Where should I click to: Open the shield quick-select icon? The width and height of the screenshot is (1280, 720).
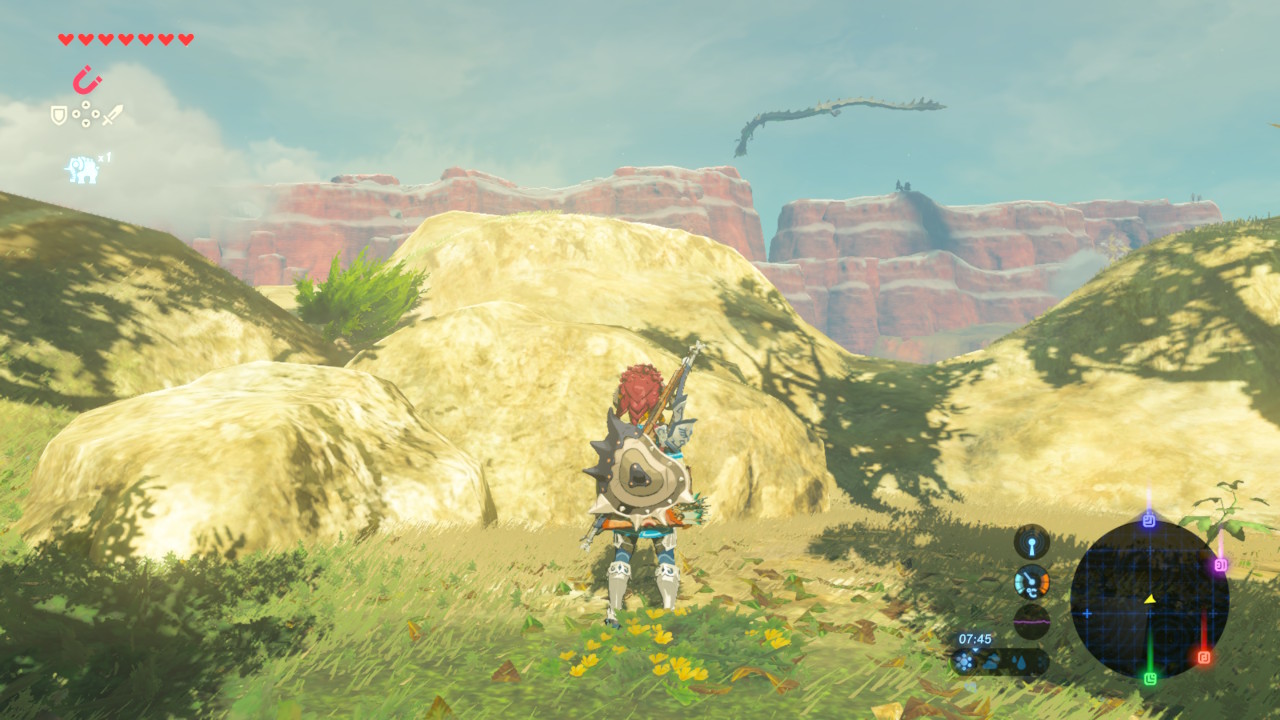pyautogui.click(x=59, y=115)
